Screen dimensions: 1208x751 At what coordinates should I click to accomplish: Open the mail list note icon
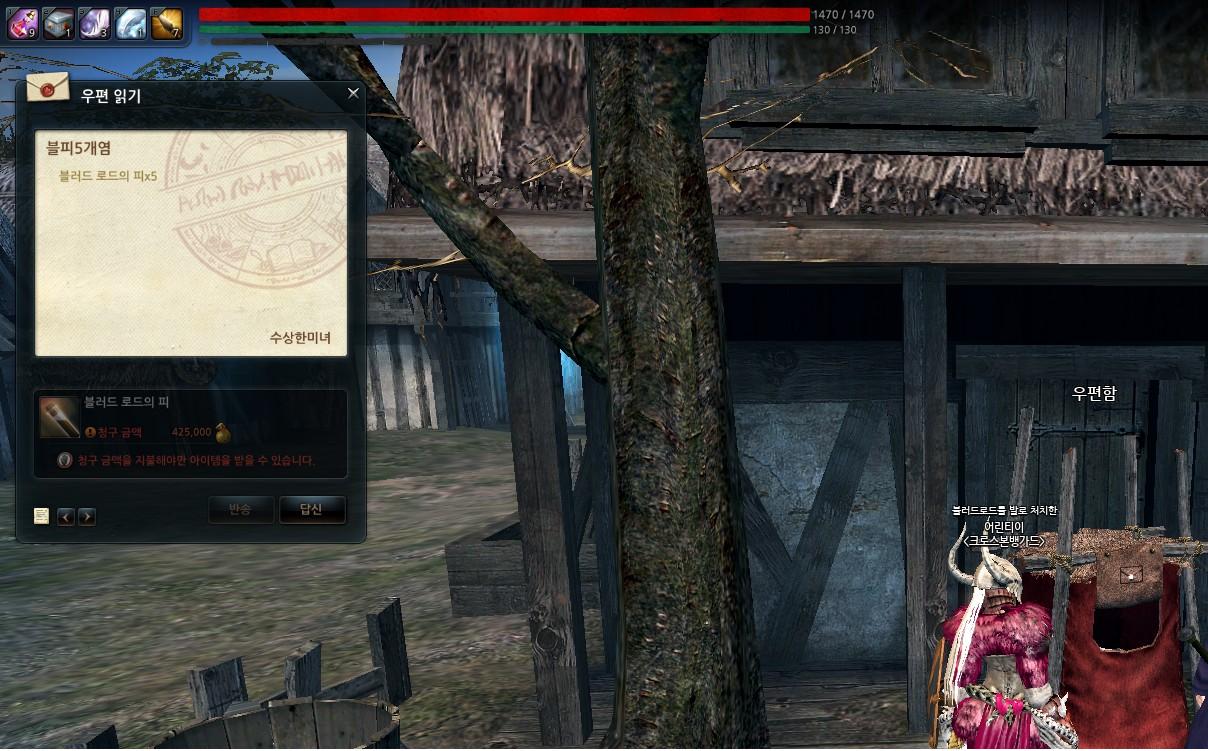[x=41, y=516]
